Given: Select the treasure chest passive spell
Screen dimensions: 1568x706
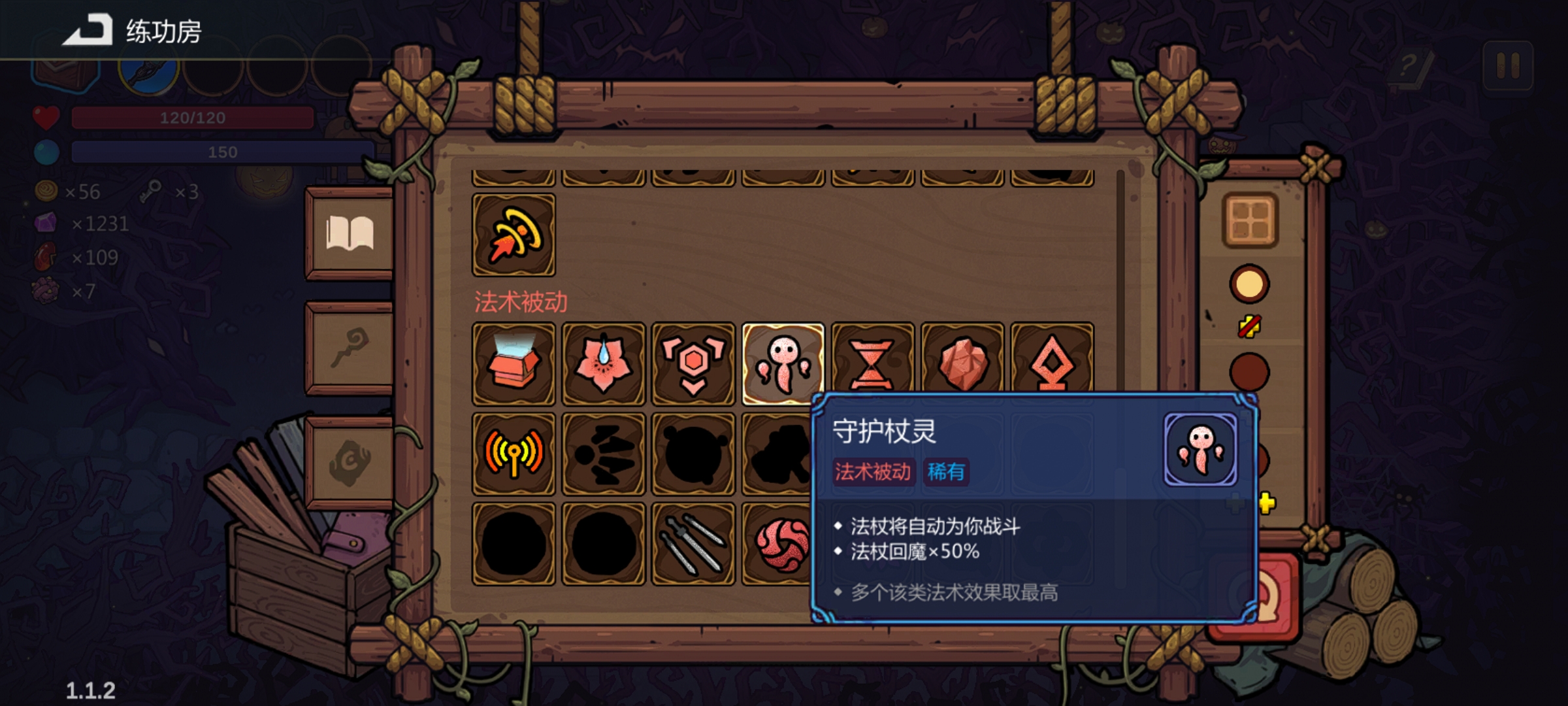Looking at the screenshot, I should pyautogui.click(x=514, y=363).
